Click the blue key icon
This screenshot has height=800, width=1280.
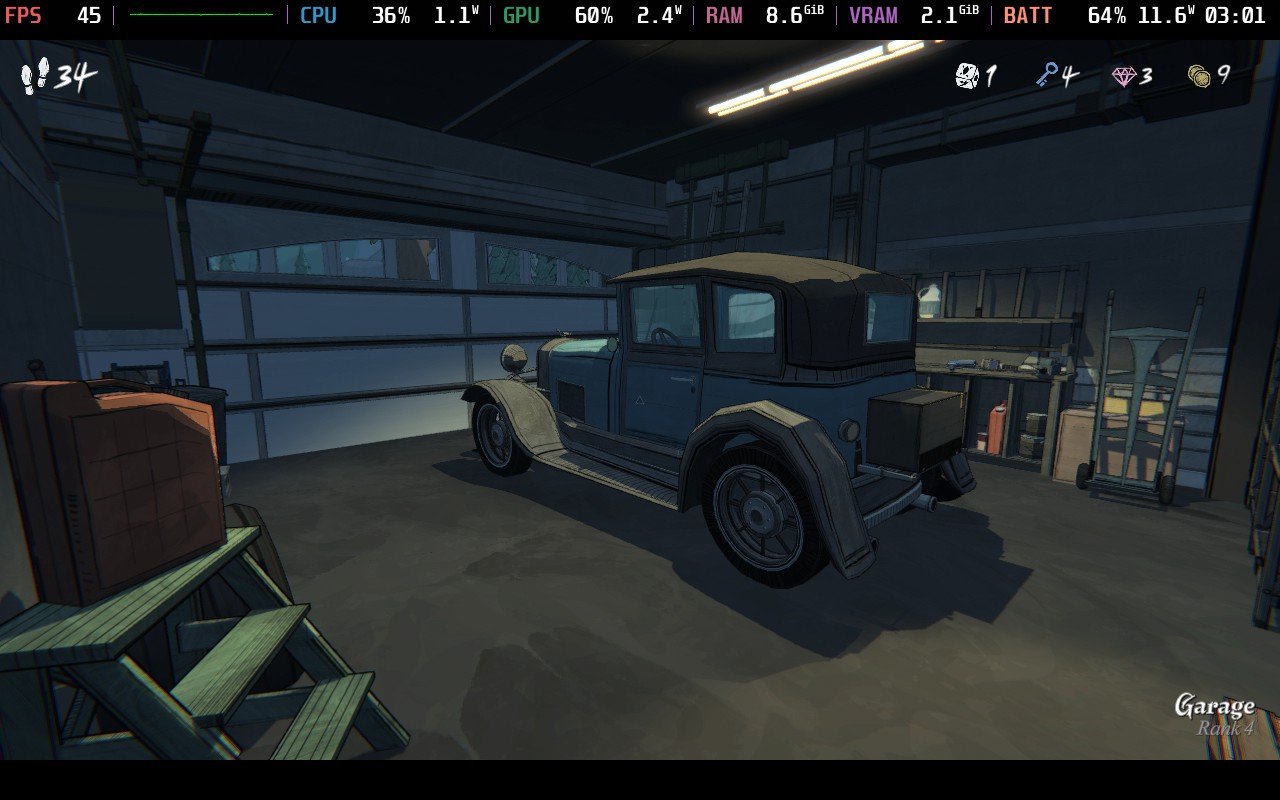[1046, 75]
